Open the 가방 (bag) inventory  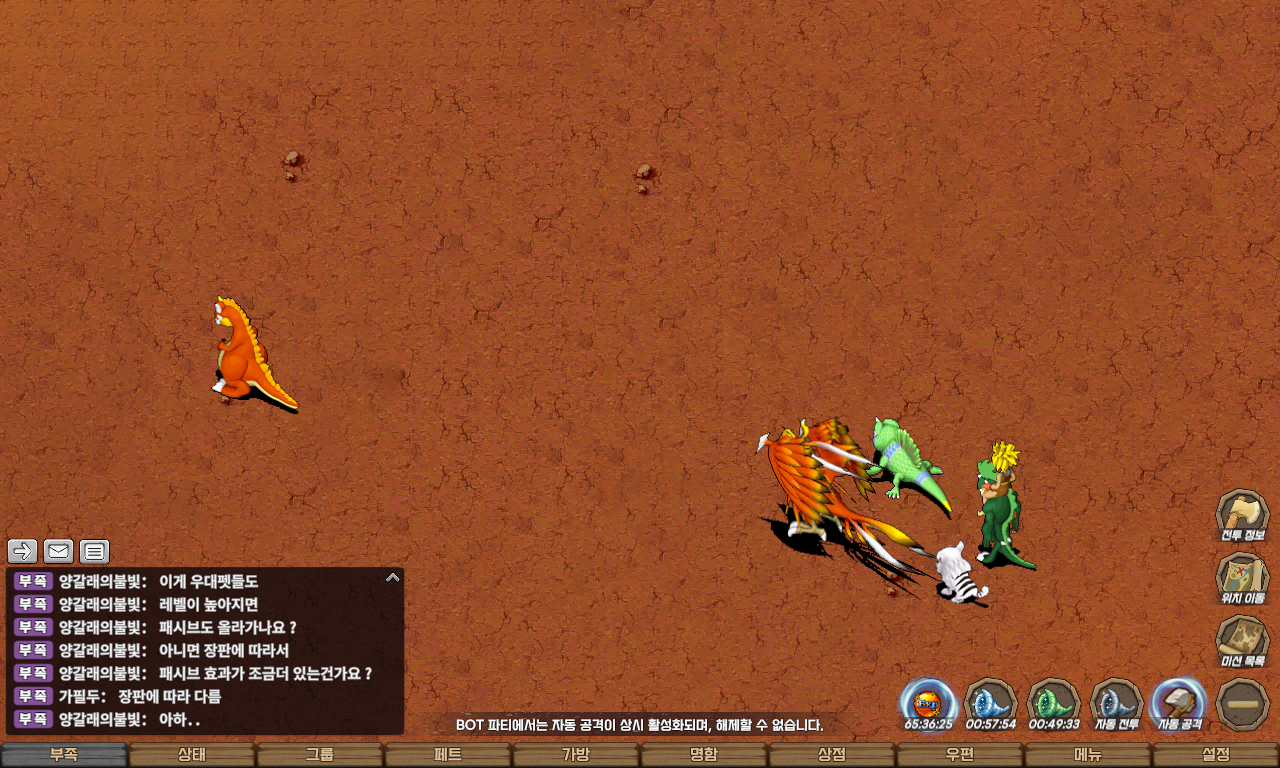point(576,755)
